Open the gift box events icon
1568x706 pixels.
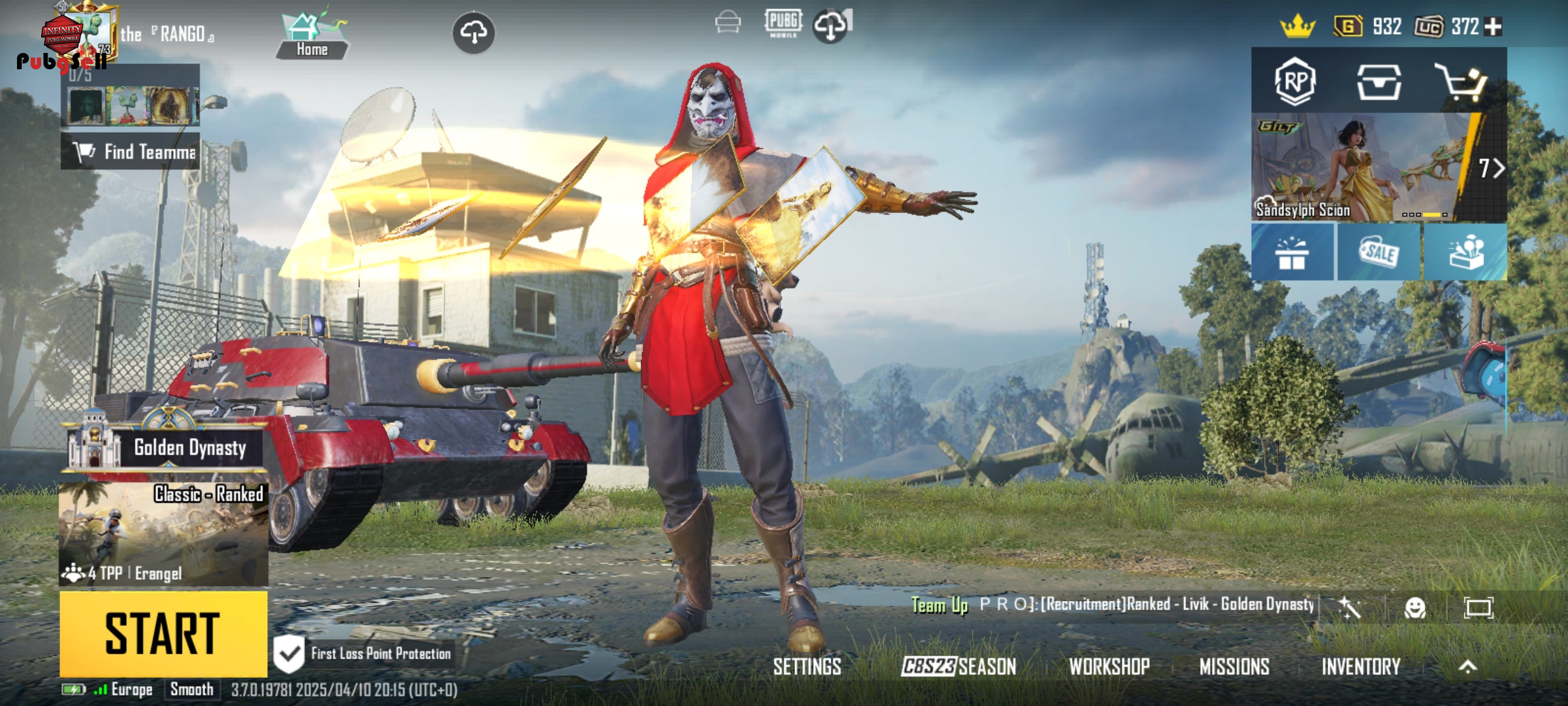click(1292, 253)
